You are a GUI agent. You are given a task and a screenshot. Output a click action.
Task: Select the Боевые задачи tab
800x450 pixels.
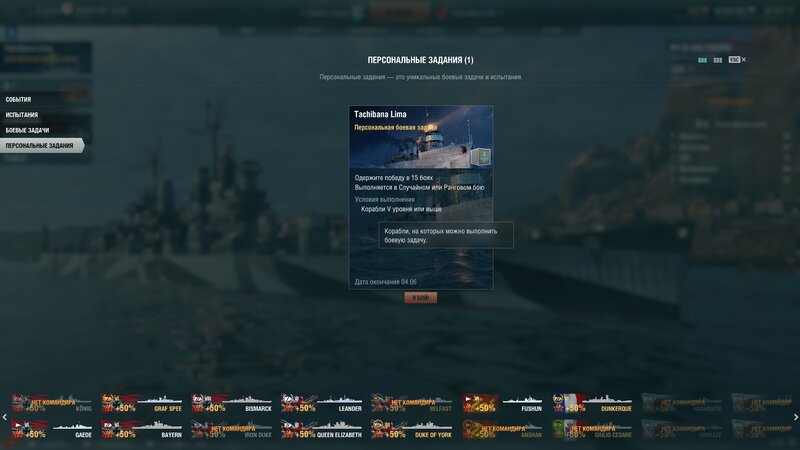coord(27,130)
